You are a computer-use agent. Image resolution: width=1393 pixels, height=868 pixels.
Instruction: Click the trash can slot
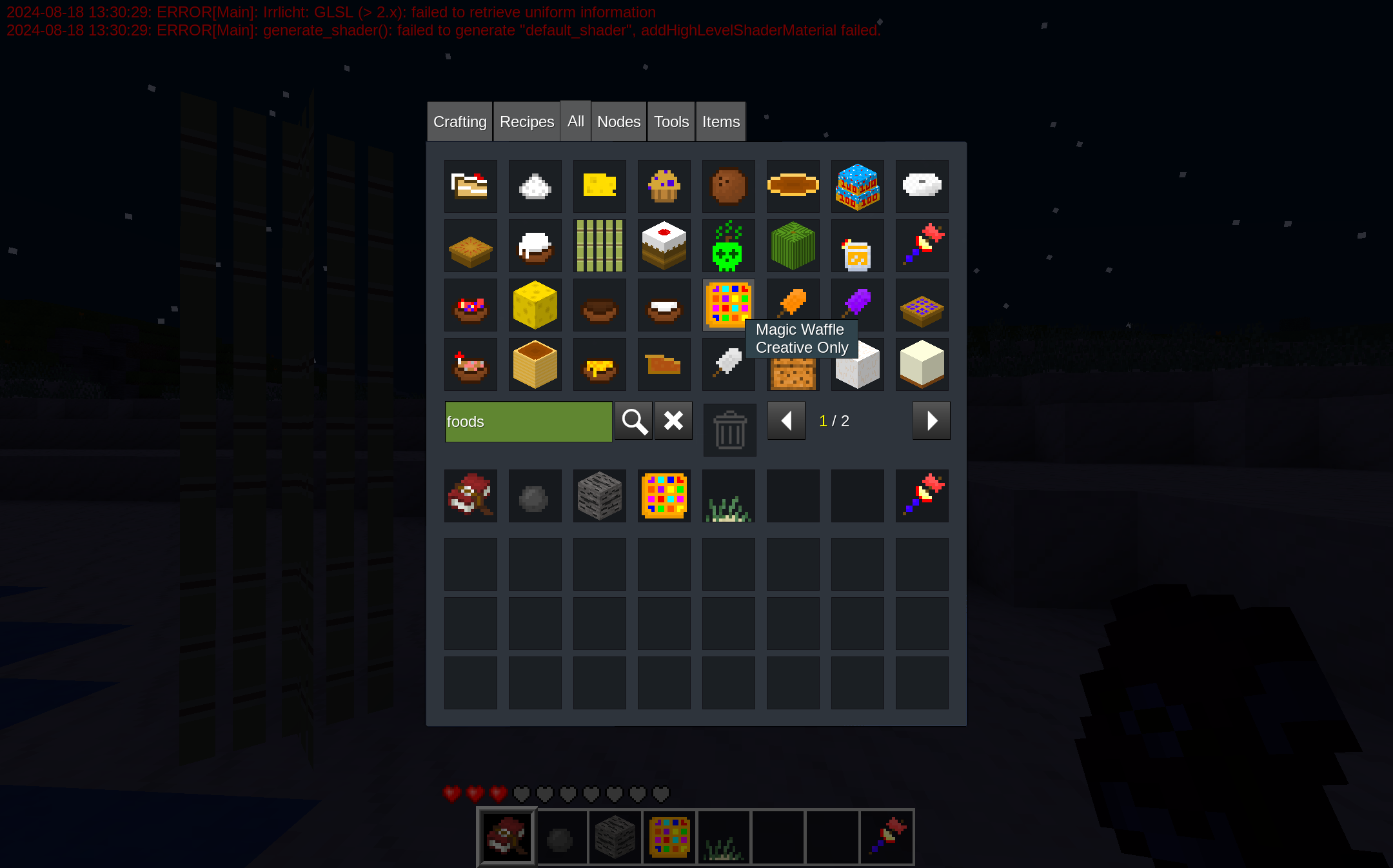pyautogui.click(x=729, y=430)
